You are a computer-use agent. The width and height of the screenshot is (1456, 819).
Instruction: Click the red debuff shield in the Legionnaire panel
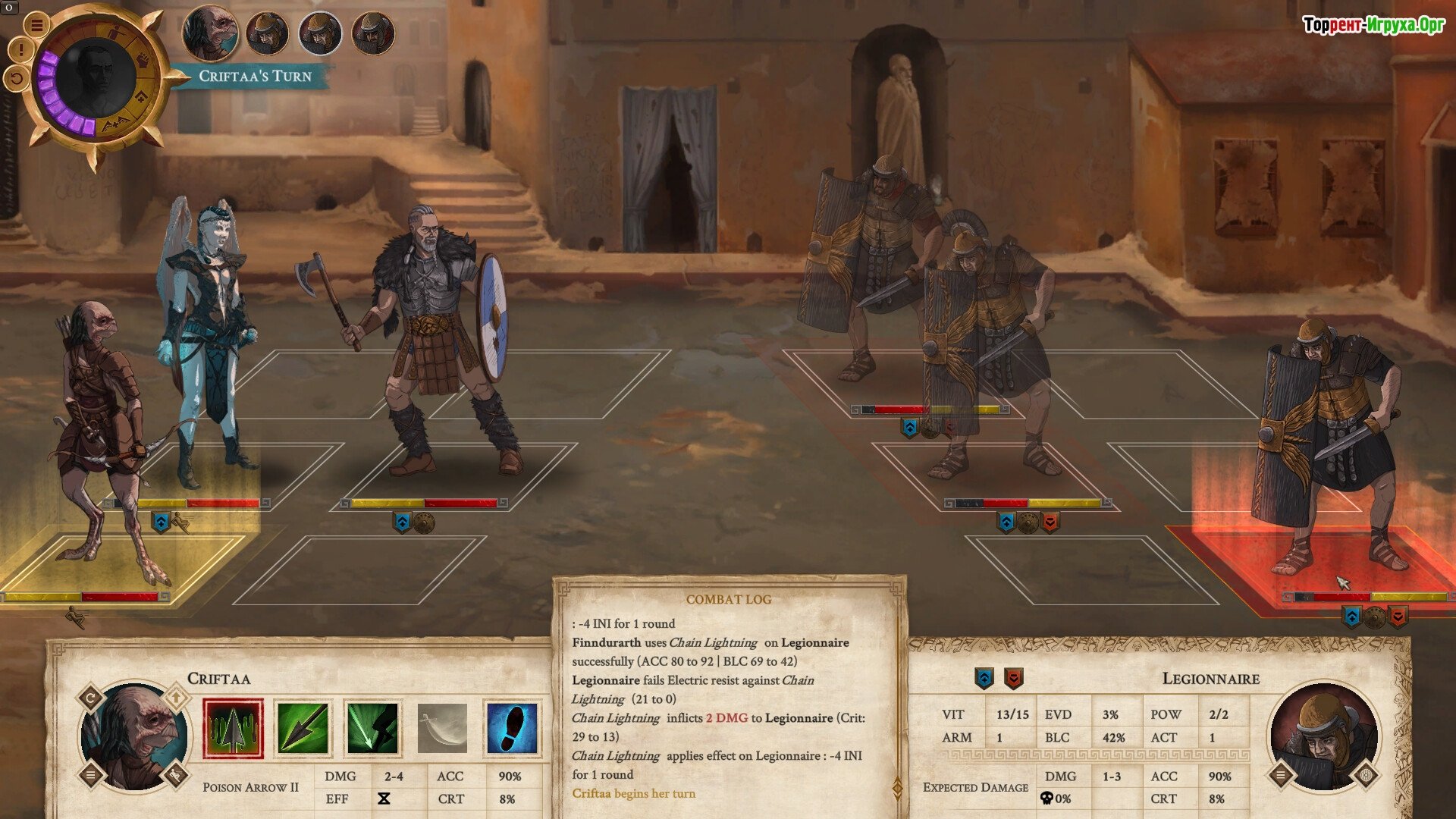click(1013, 678)
